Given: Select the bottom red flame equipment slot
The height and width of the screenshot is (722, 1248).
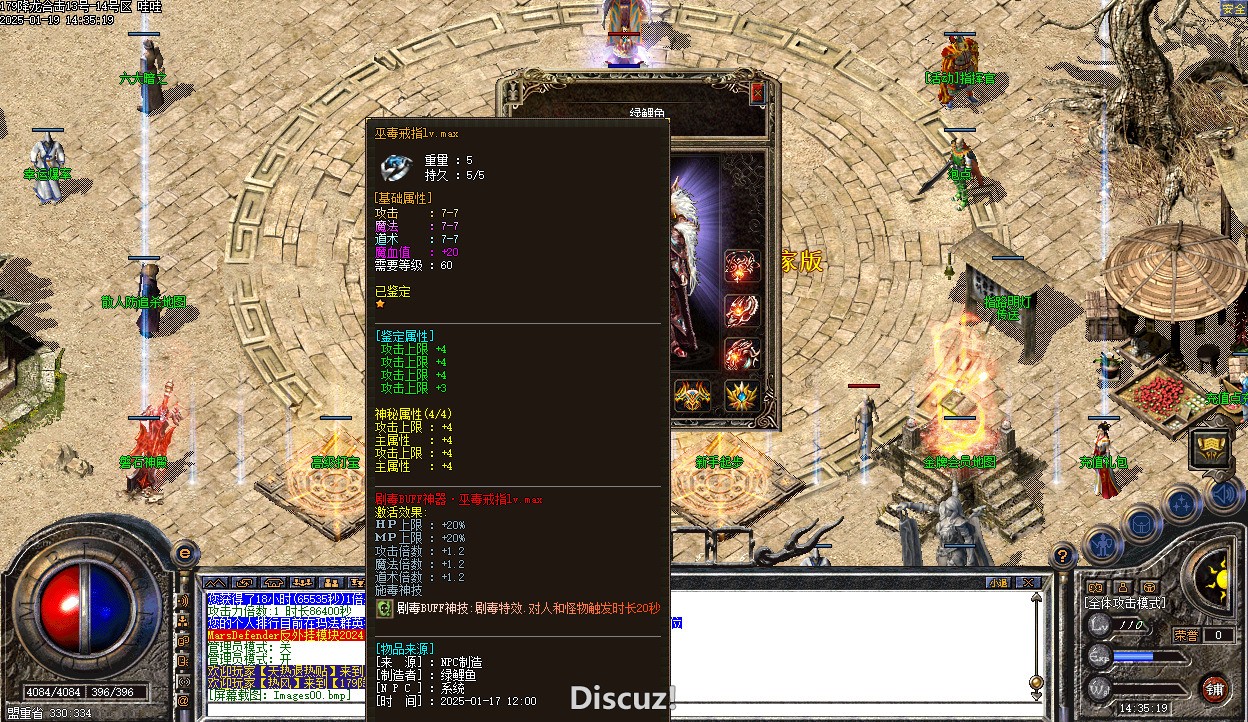Looking at the screenshot, I should tap(741, 354).
